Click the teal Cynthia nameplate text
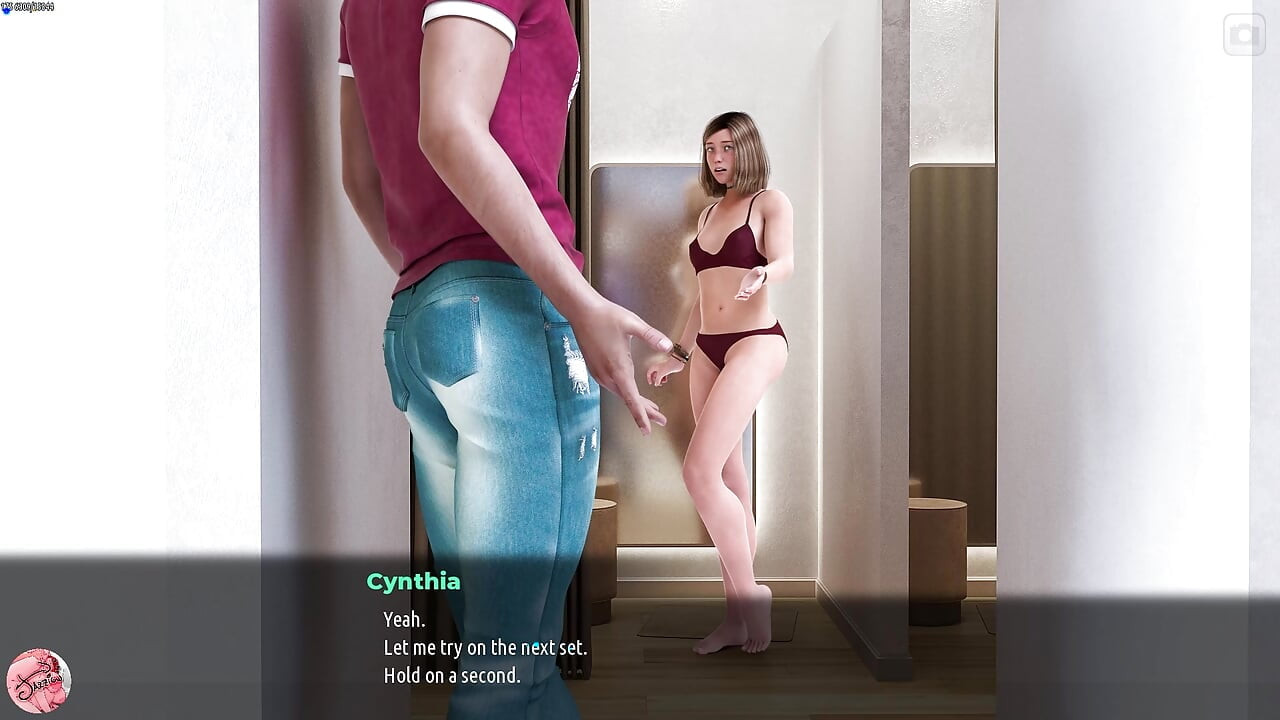1280x720 pixels. click(412, 581)
